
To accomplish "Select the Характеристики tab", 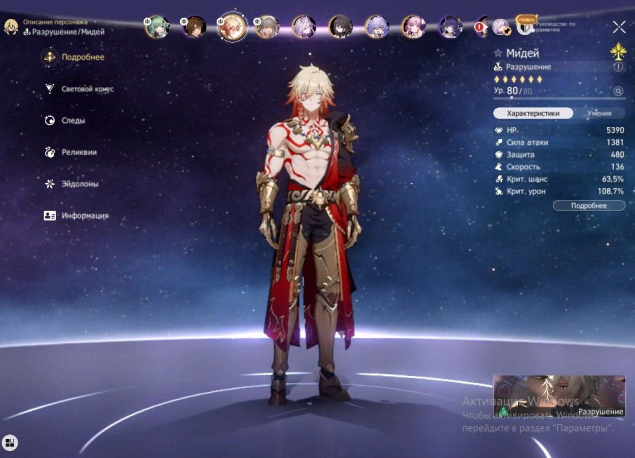I will pyautogui.click(x=534, y=114).
